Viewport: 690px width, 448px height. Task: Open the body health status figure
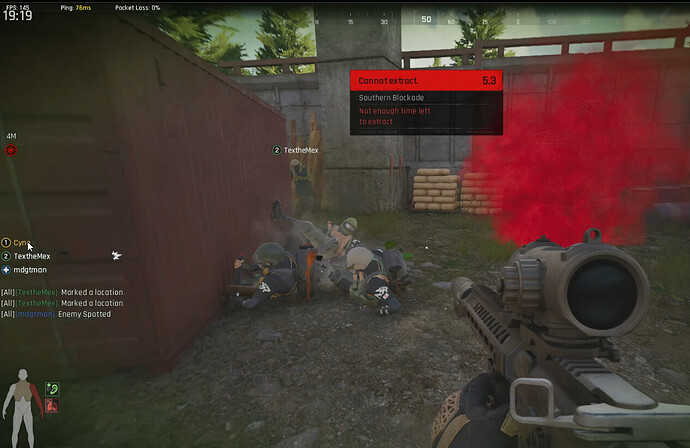point(20,395)
